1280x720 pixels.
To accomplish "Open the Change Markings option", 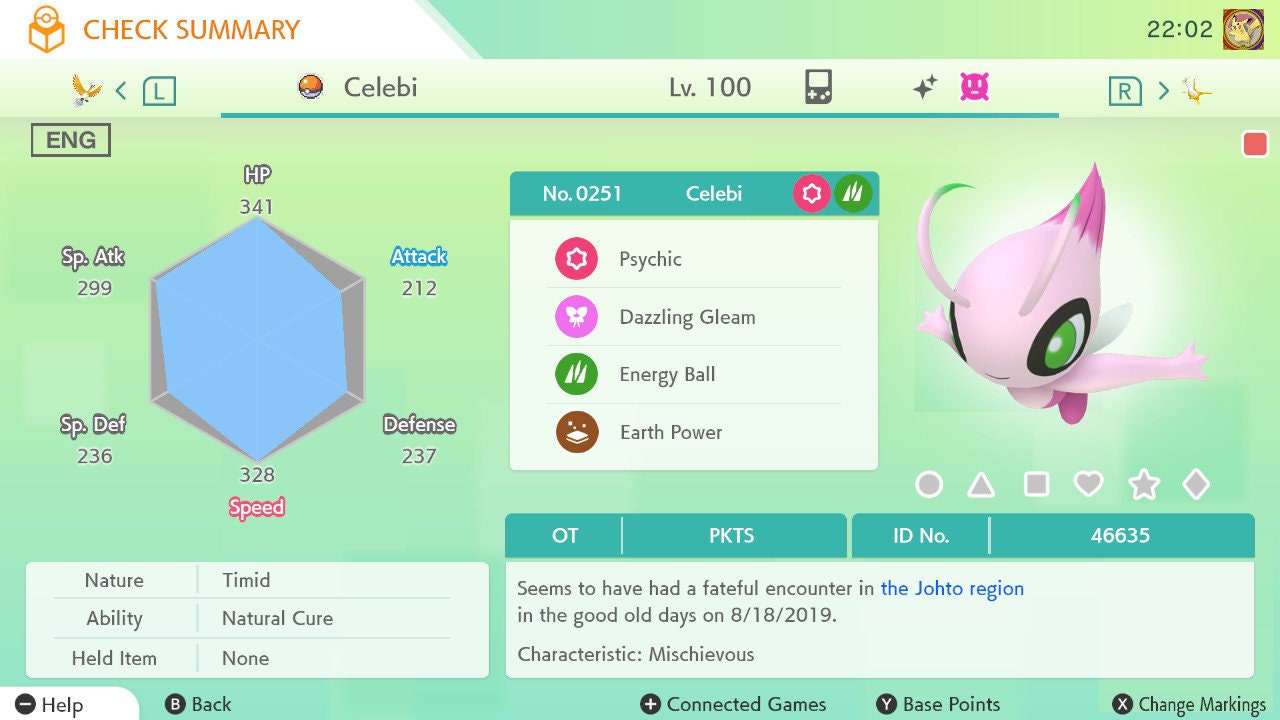I will coord(1191,705).
